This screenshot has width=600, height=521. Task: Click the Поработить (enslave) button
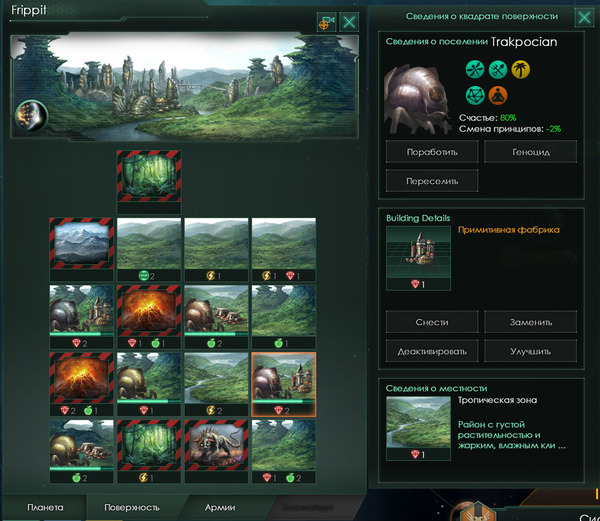[x=432, y=153]
